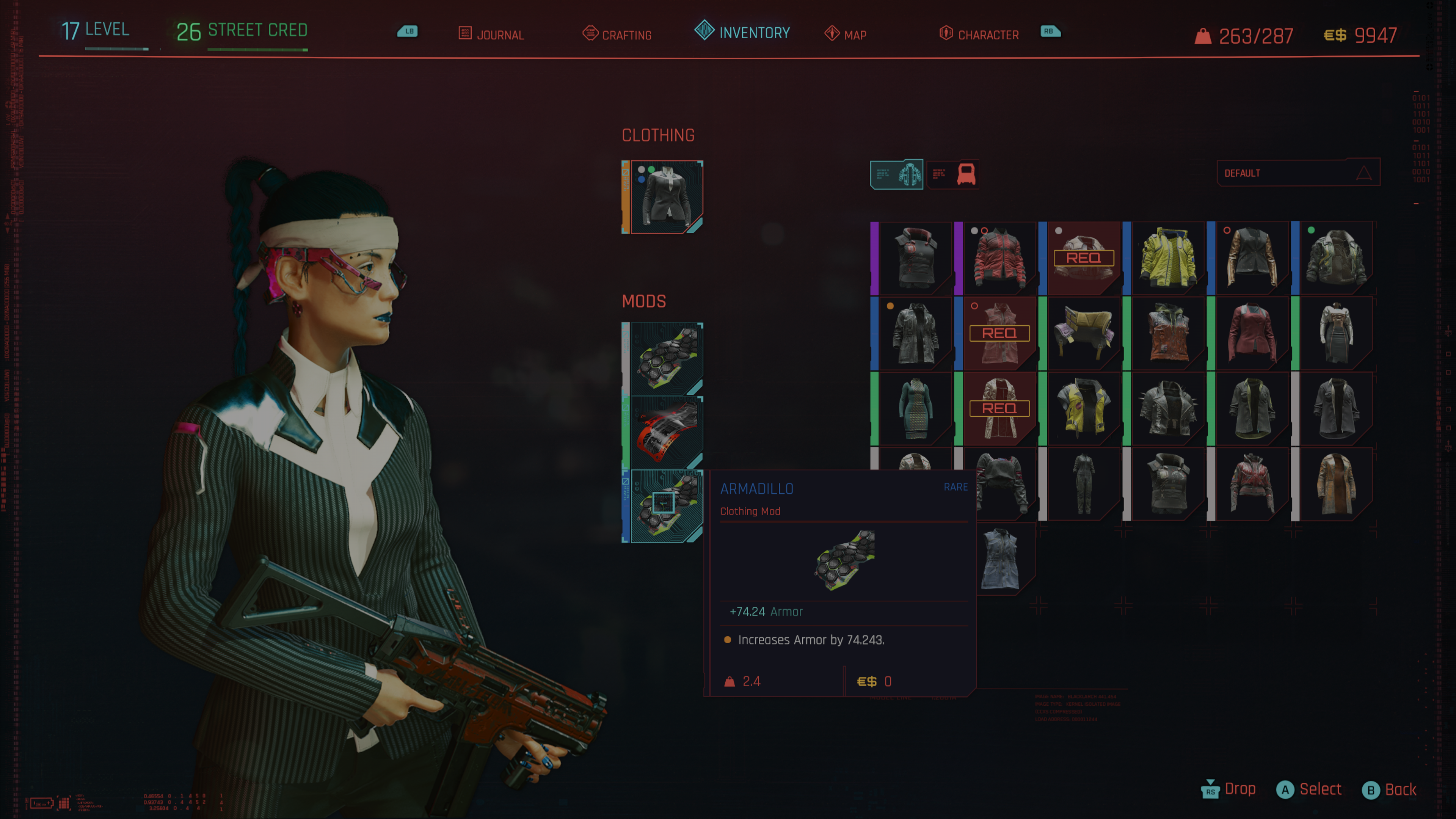Select the black jumpsuit item
Viewport: 1456px width, 819px height.
(x=1084, y=484)
